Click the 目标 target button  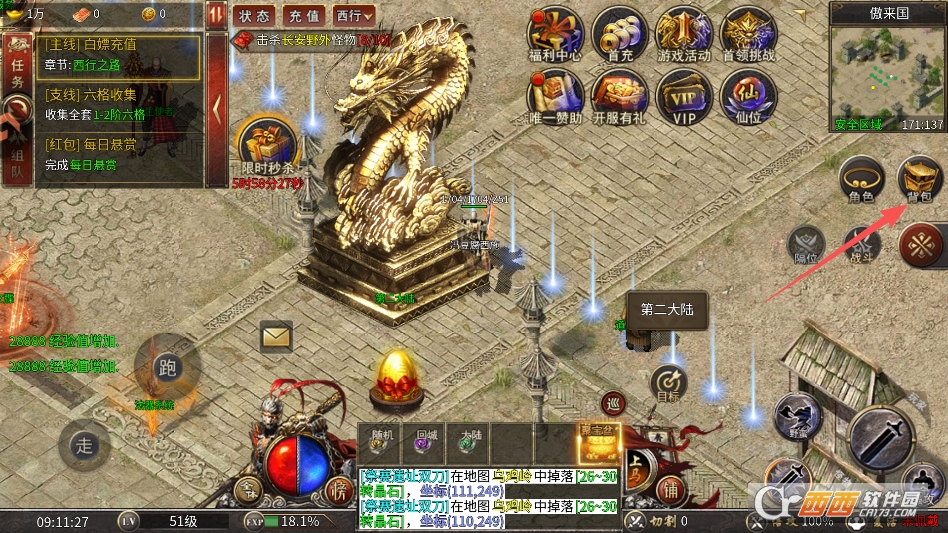pos(668,384)
